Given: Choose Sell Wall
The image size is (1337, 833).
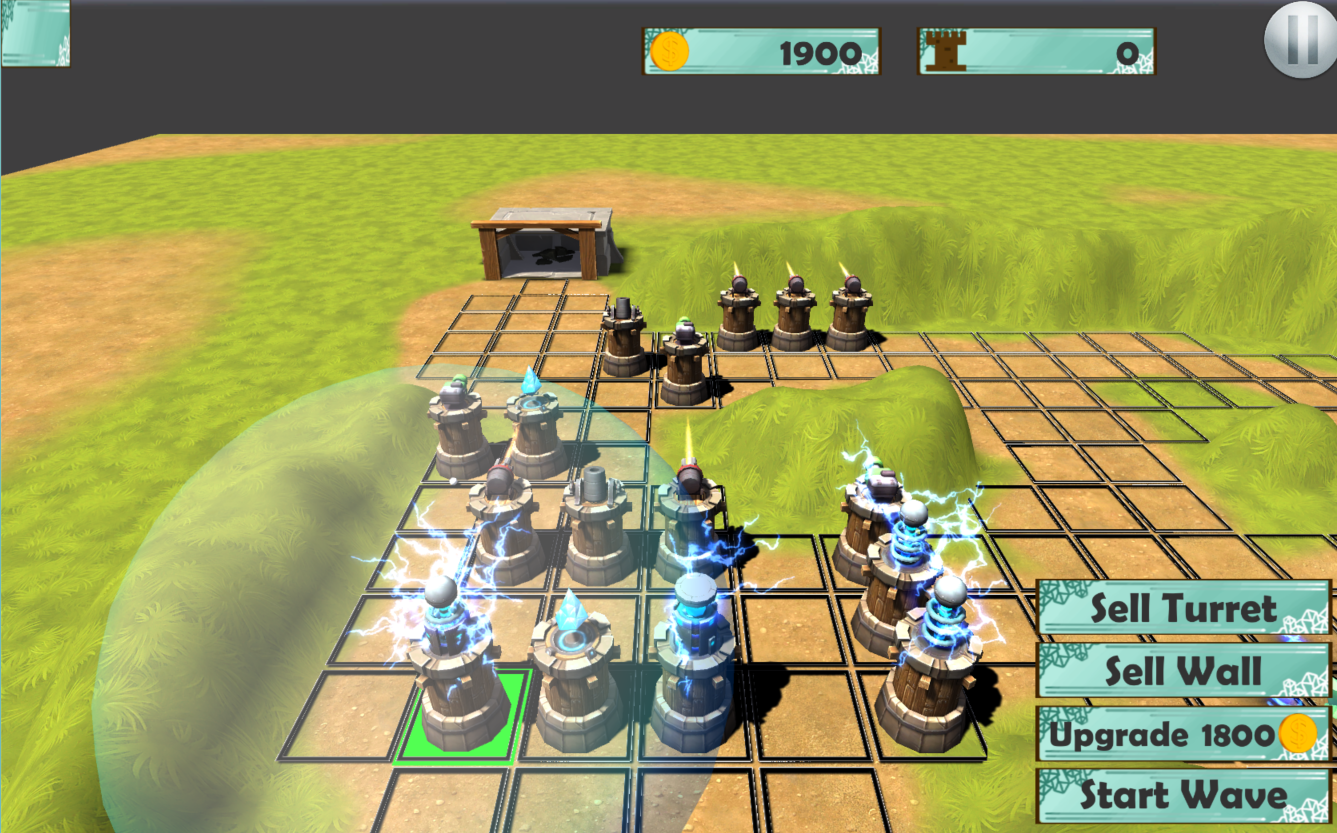Looking at the screenshot, I should pyautogui.click(x=1183, y=670).
